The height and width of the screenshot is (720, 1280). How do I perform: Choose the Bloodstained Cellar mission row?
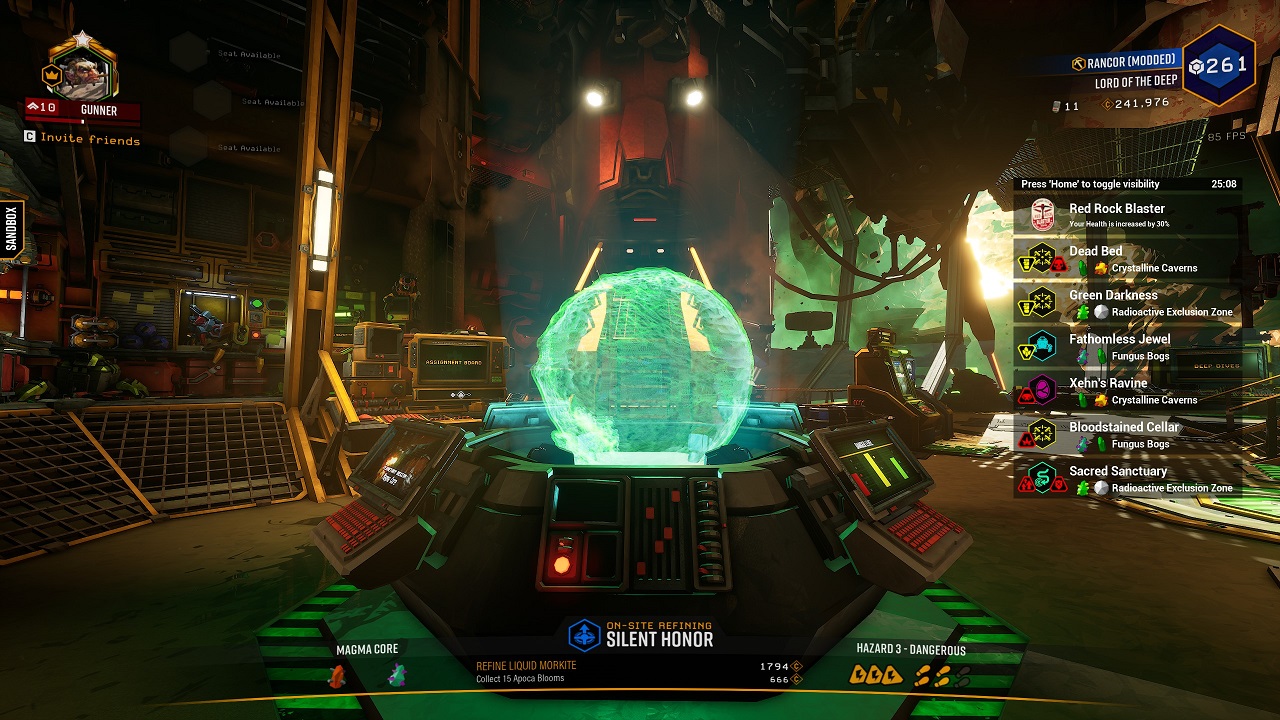click(x=1127, y=435)
